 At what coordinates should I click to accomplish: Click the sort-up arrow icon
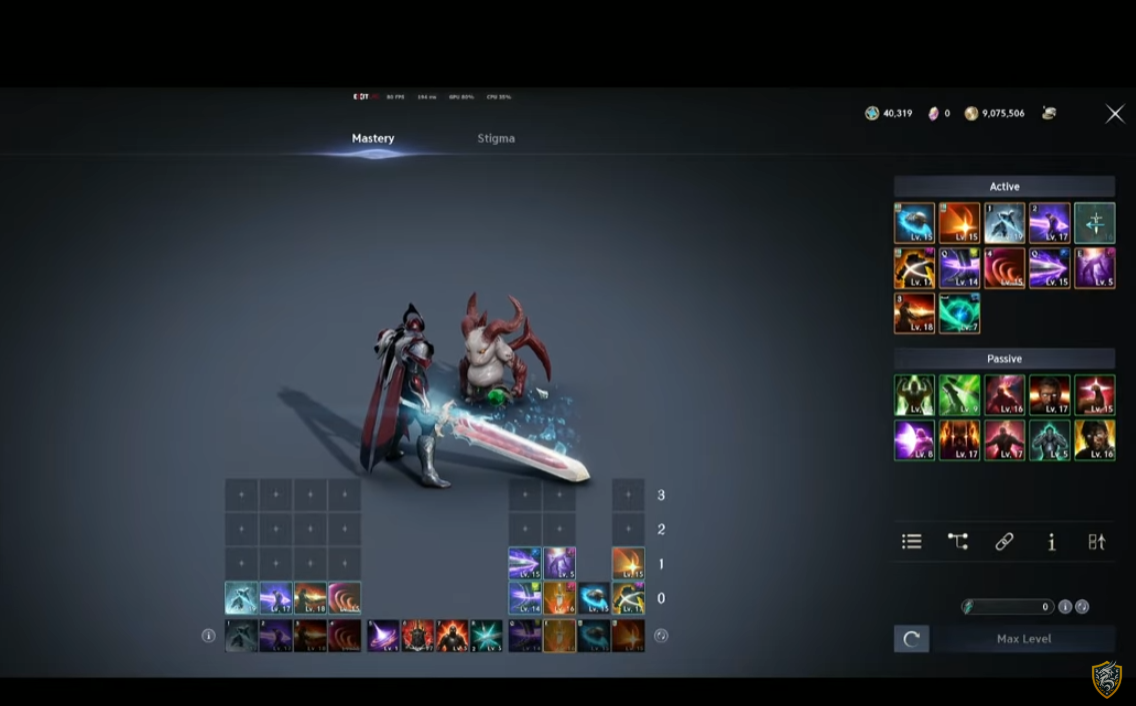pos(1097,541)
